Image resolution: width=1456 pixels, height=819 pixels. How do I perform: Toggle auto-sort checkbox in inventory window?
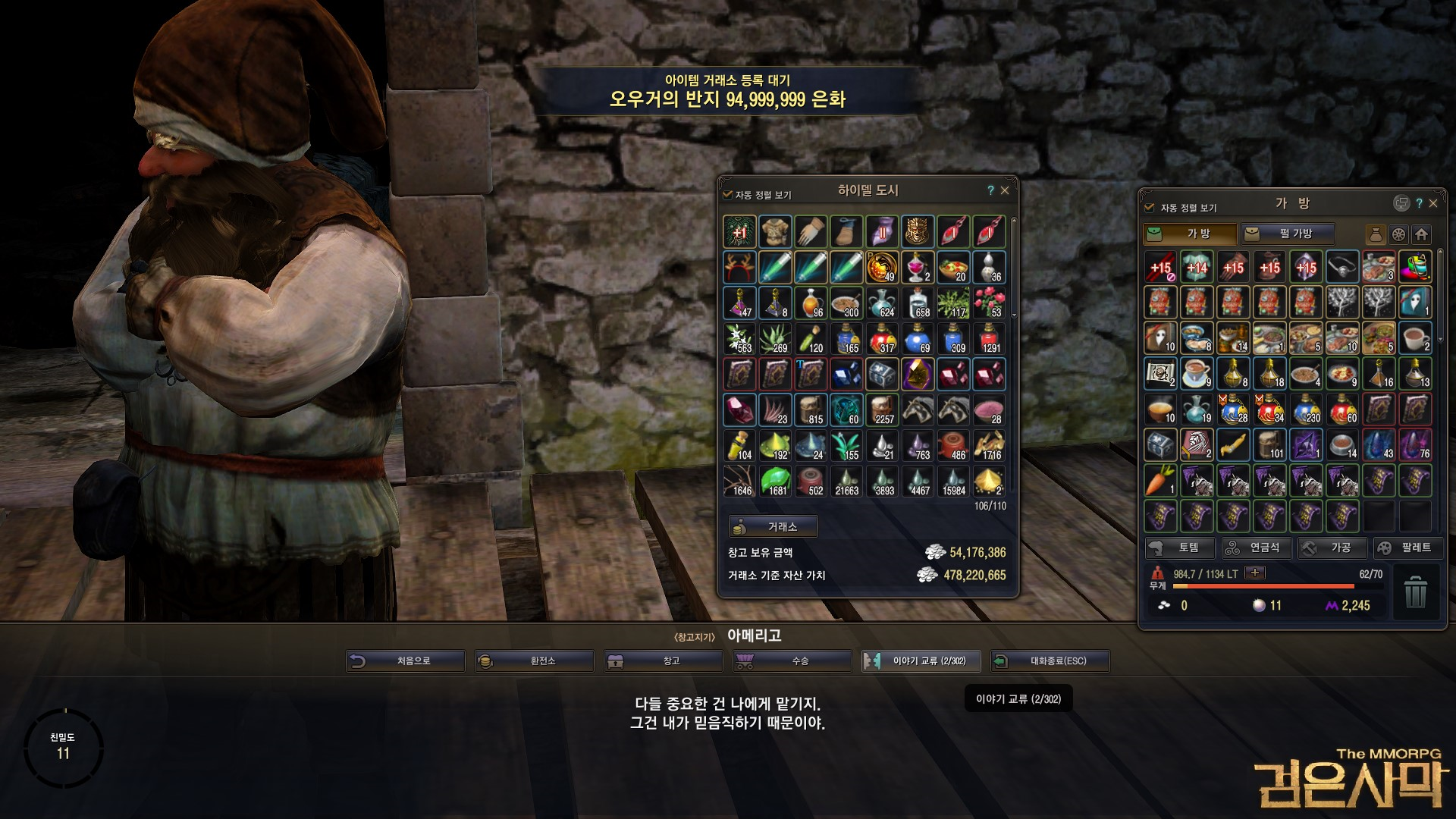[1149, 207]
